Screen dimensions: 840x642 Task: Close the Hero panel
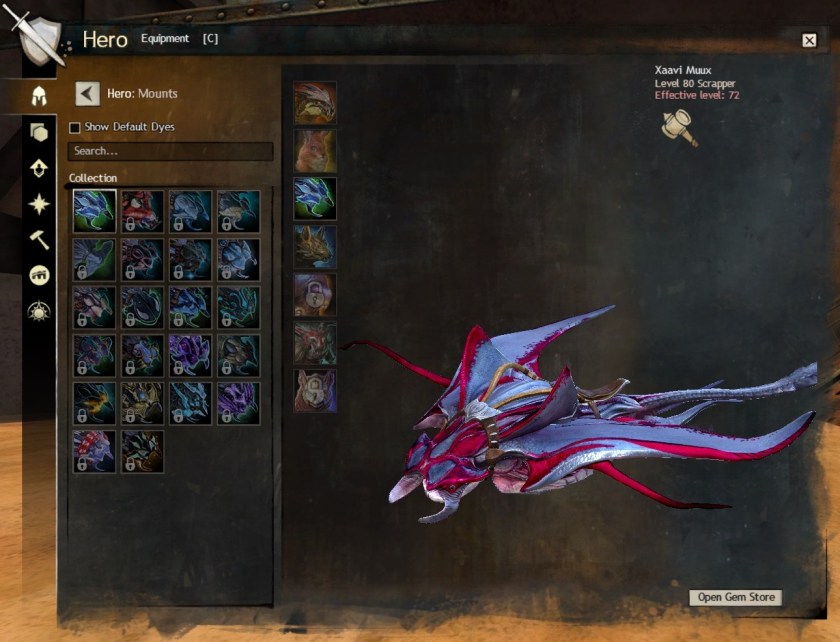click(x=809, y=40)
